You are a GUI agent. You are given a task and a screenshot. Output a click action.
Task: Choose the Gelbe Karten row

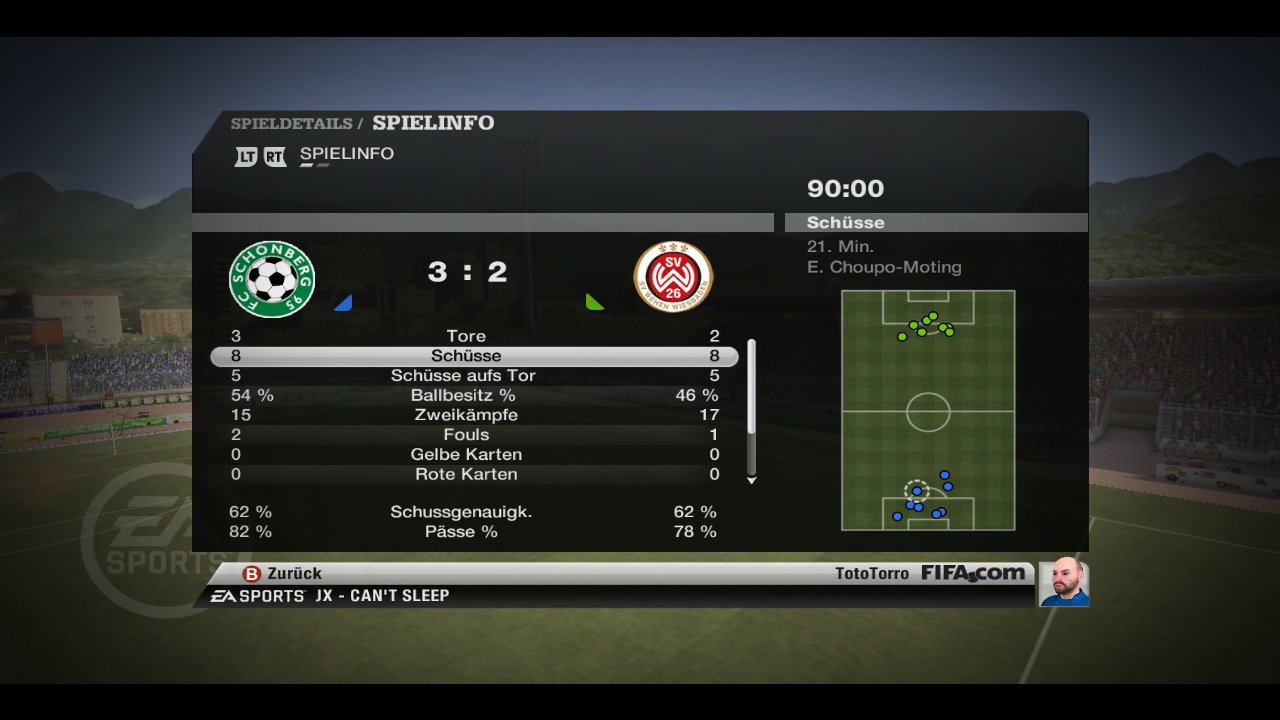coord(466,454)
